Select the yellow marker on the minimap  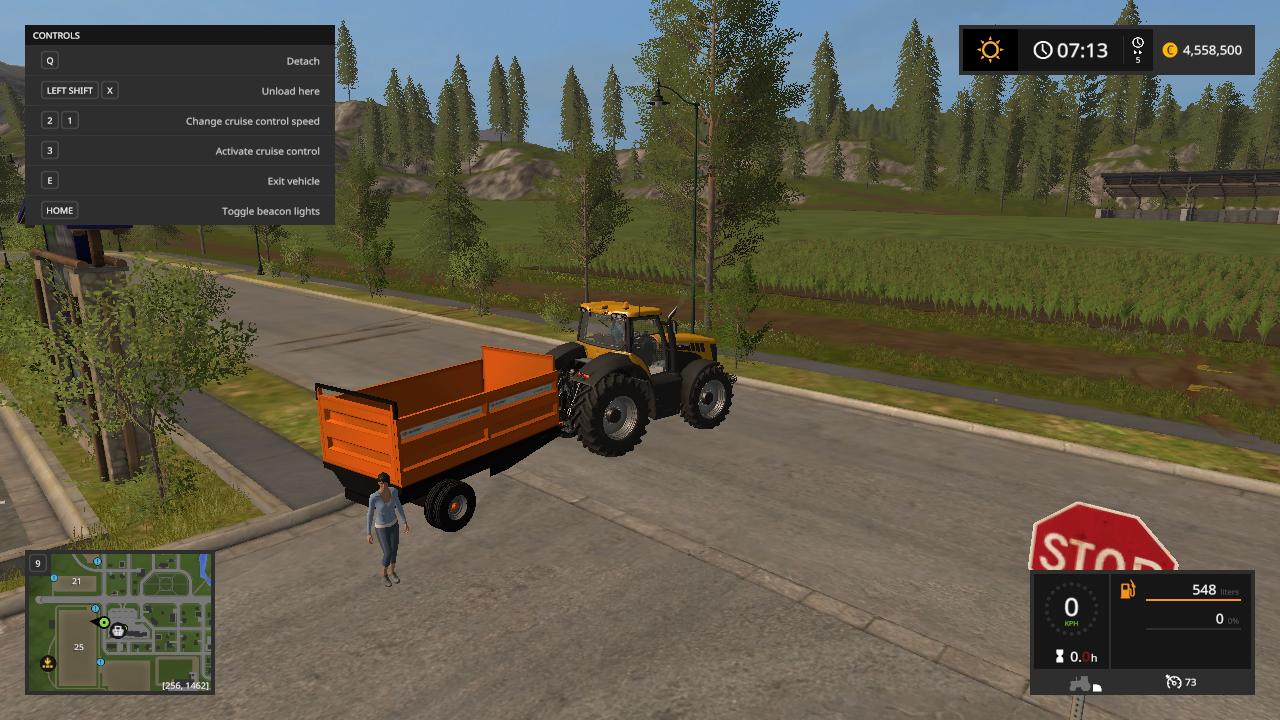pos(47,663)
